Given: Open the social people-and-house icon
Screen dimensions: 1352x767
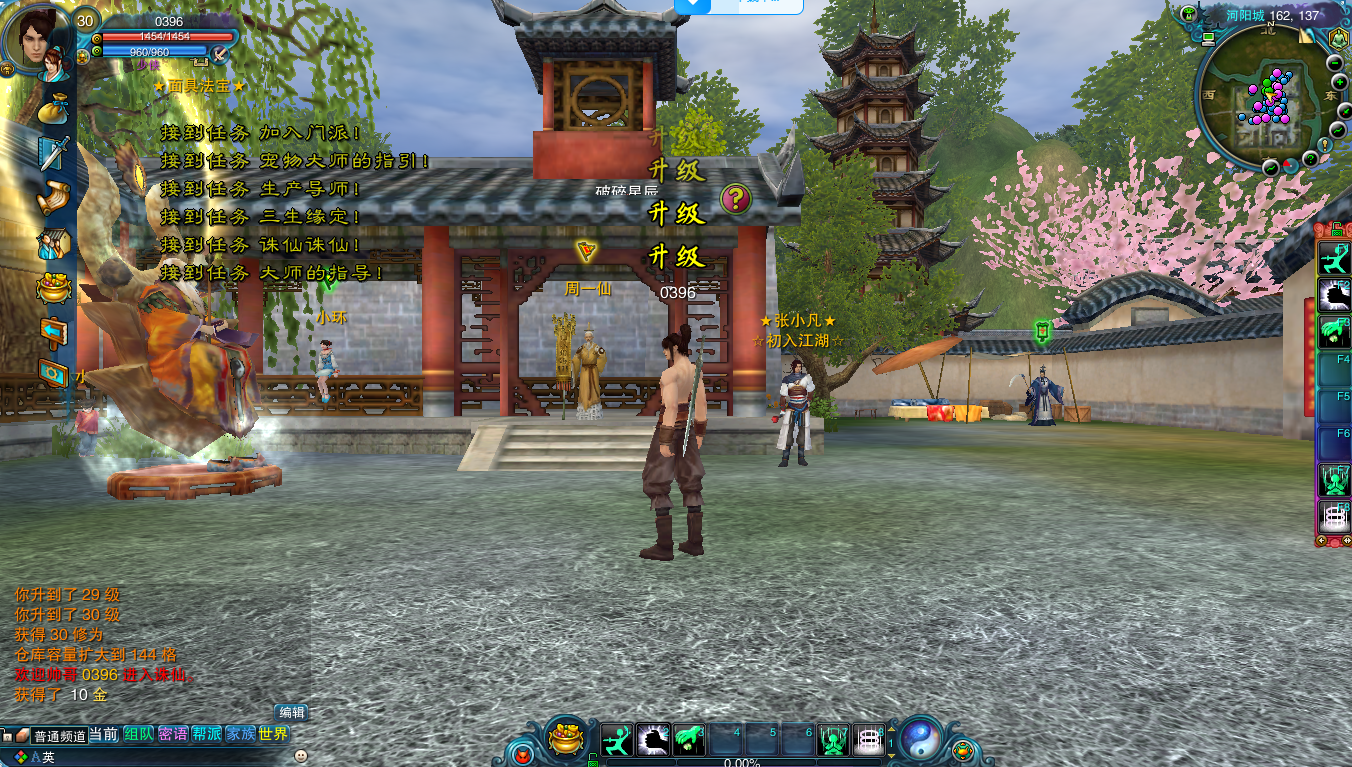Looking at the screenshot, I should pyautogui.click(x=52, y=242).
